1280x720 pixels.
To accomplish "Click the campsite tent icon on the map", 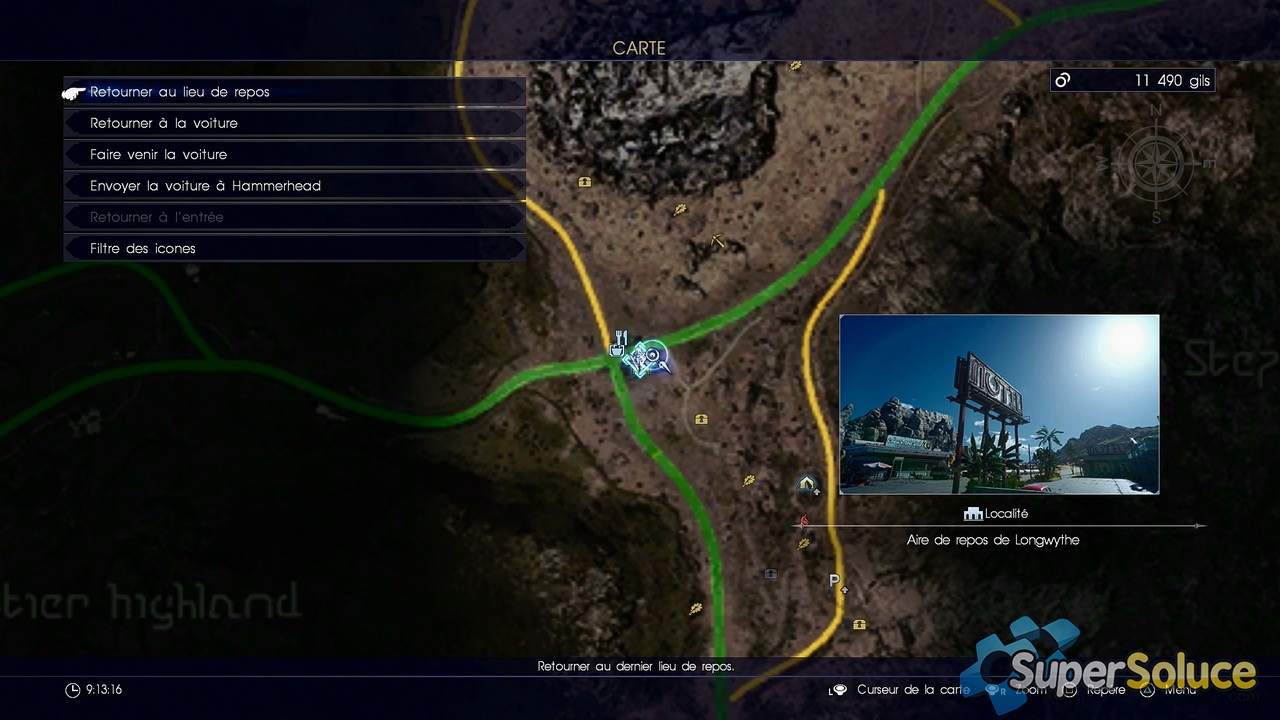I will [806, 484].
